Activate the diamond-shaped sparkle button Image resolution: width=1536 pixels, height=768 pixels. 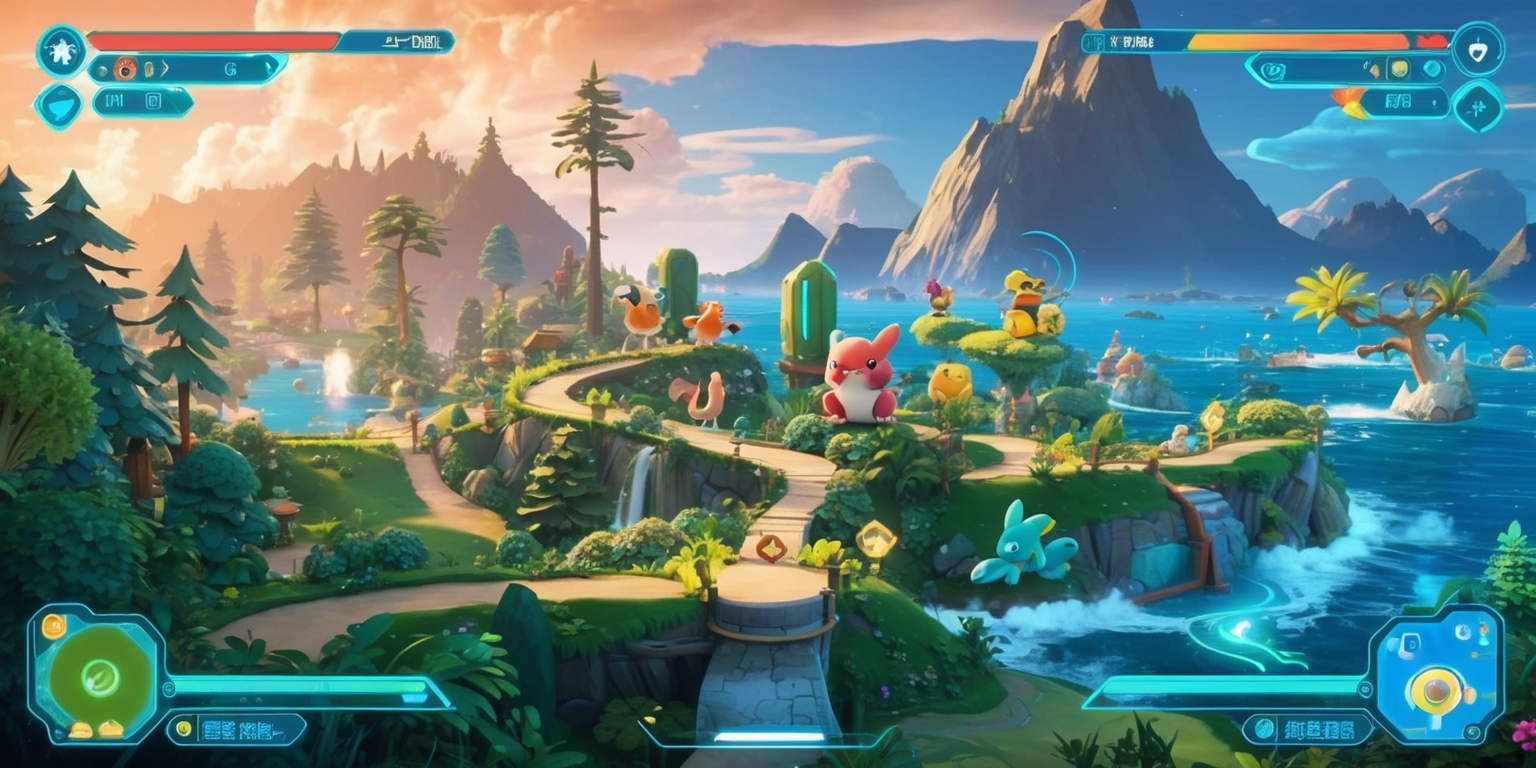[x=1477, y=105]
